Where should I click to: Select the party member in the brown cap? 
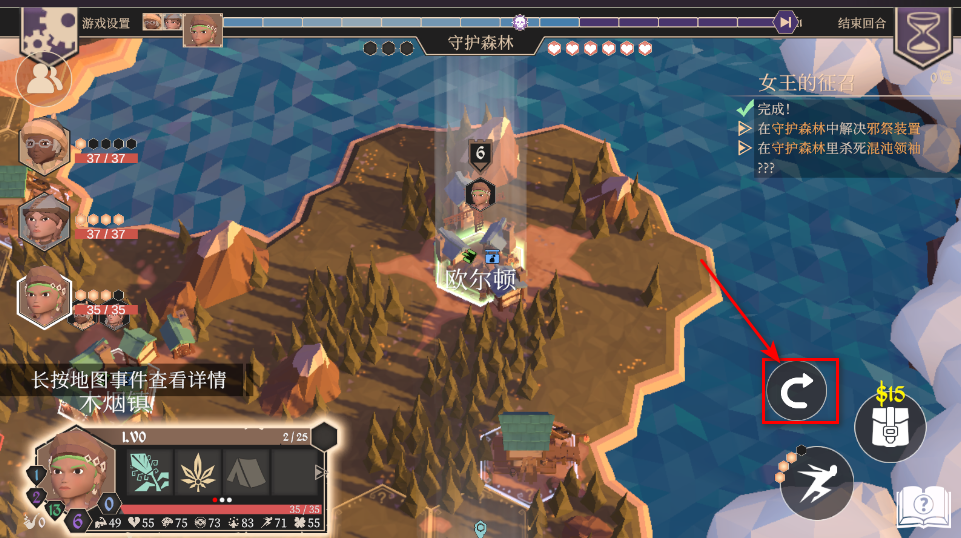[x=44, y=221]
